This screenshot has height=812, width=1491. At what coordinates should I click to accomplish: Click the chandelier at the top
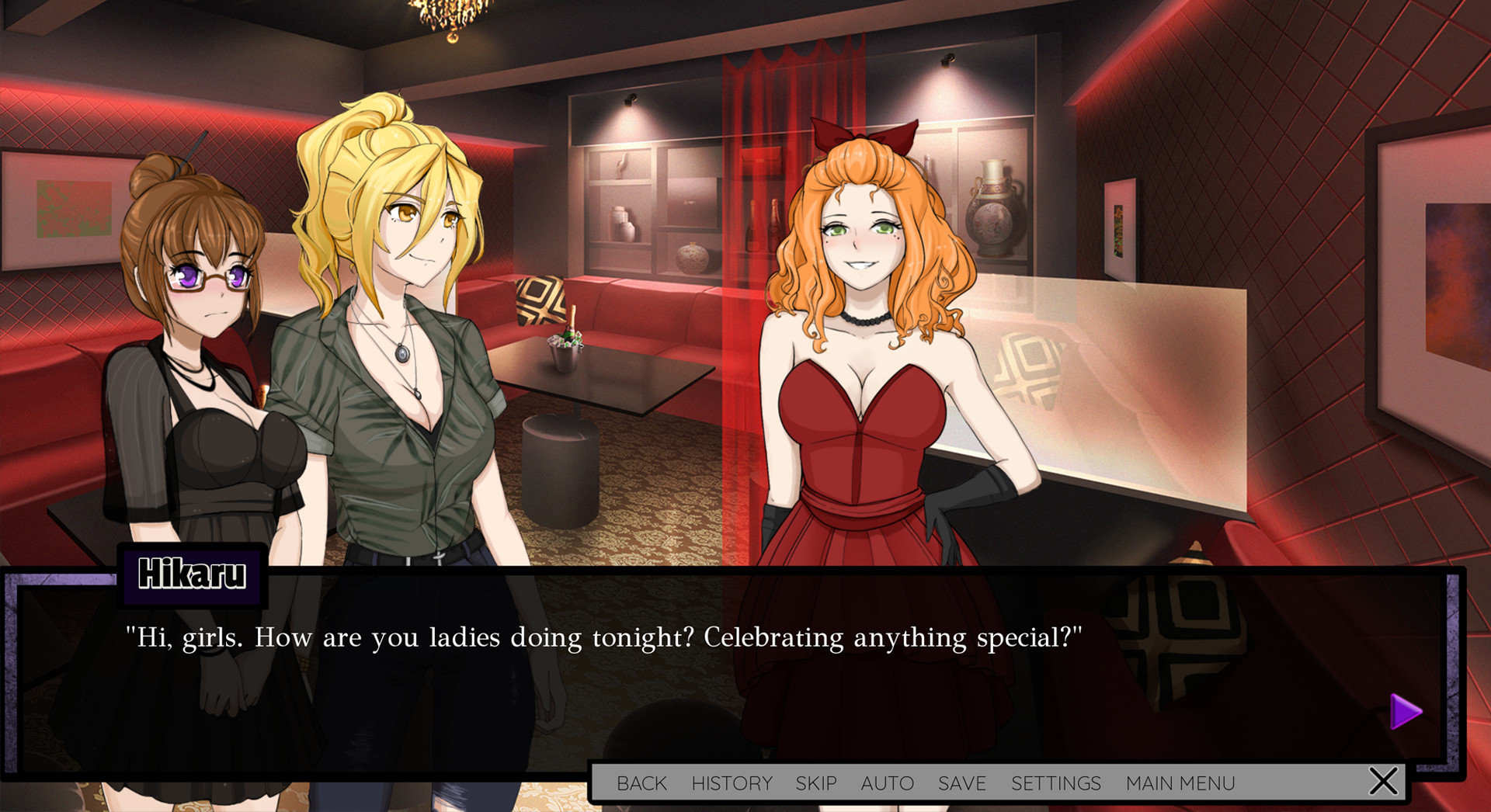tap(449, 12)
